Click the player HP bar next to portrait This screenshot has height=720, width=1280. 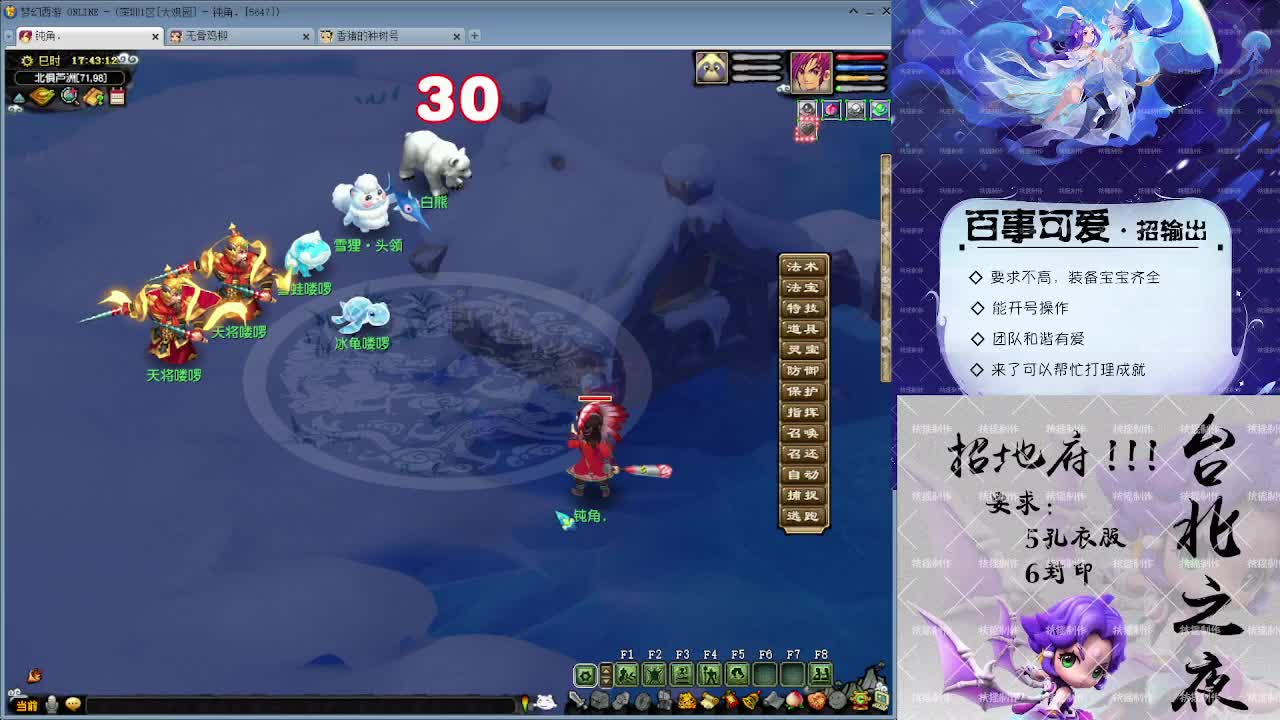click(x=860, y=57)
